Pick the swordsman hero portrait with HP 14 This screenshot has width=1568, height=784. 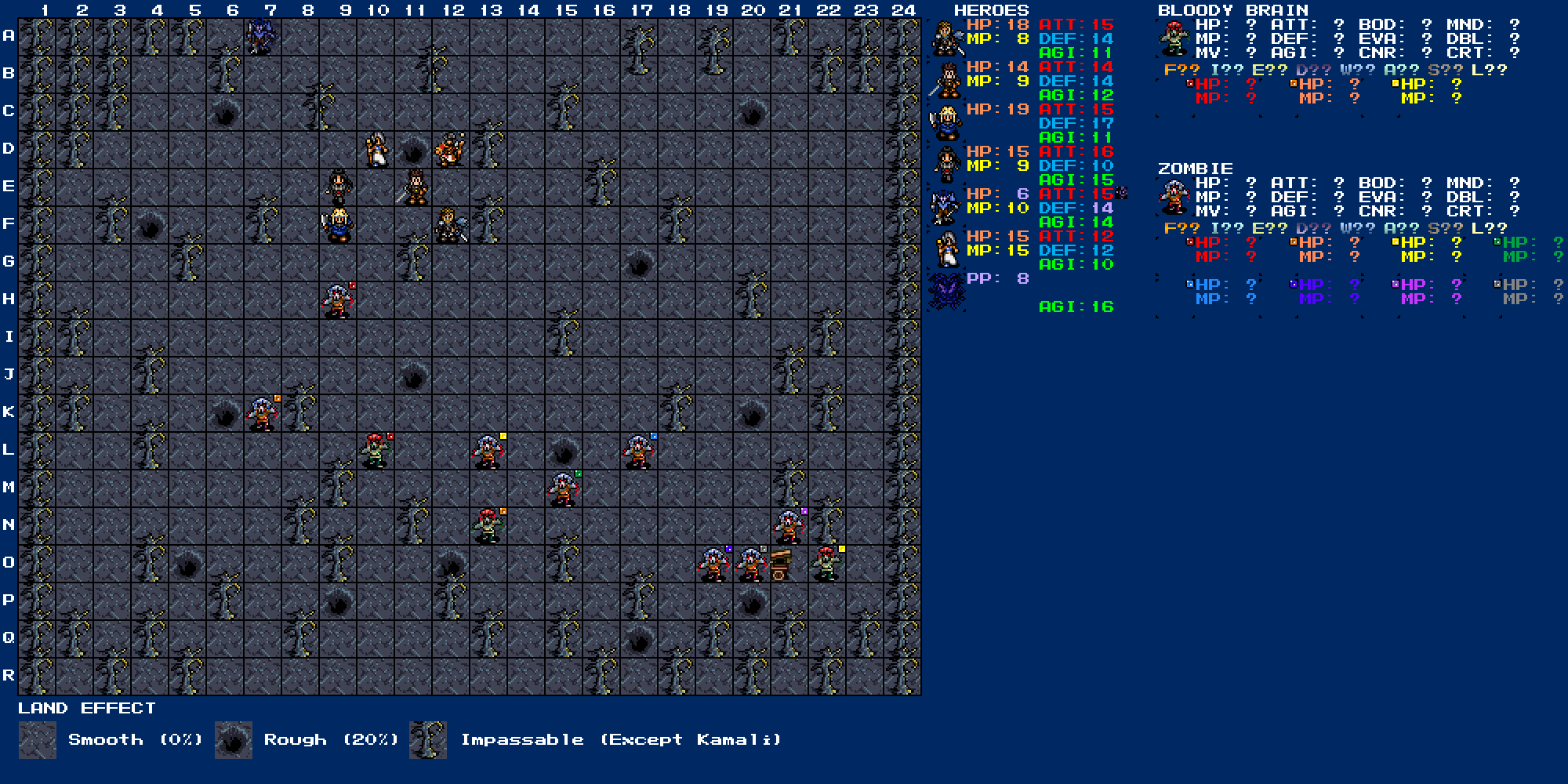(946, 81)
